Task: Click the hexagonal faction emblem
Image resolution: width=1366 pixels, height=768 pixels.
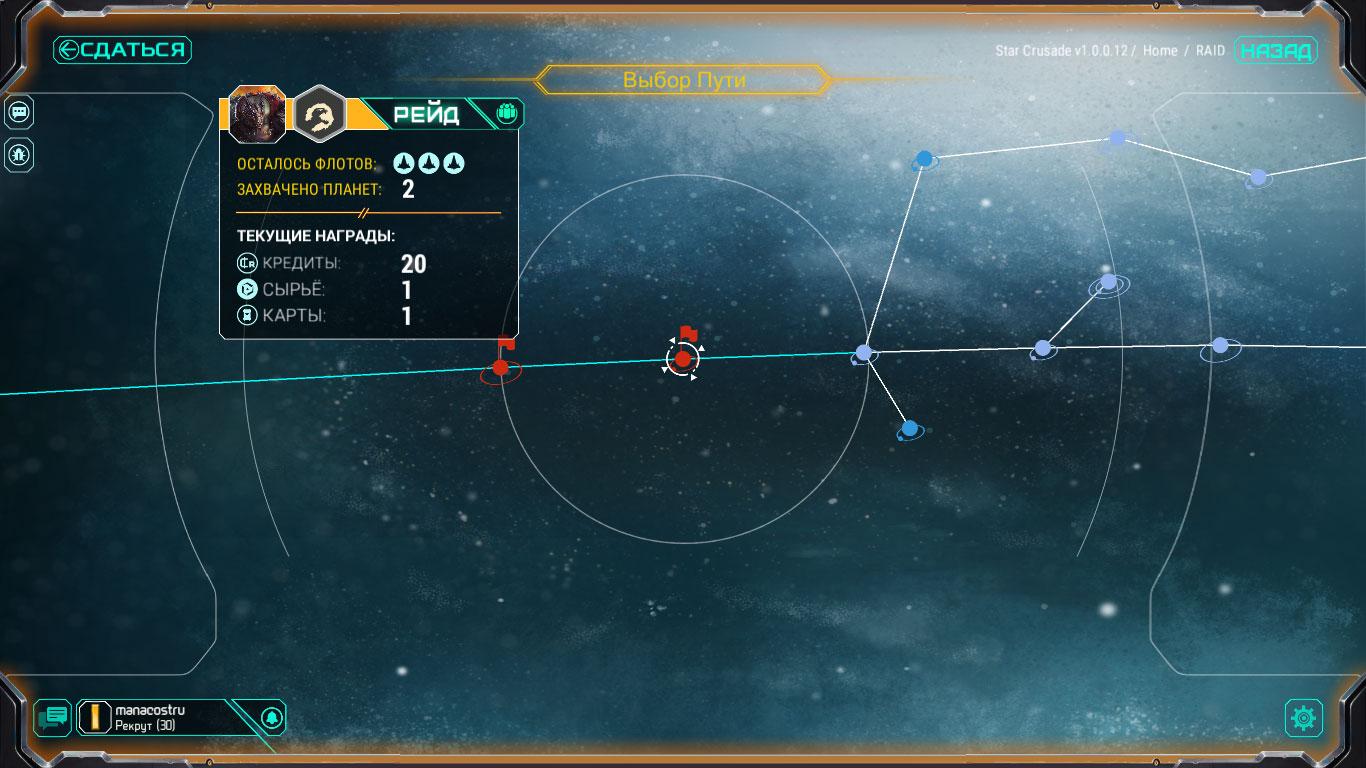Action: point(320,115)
